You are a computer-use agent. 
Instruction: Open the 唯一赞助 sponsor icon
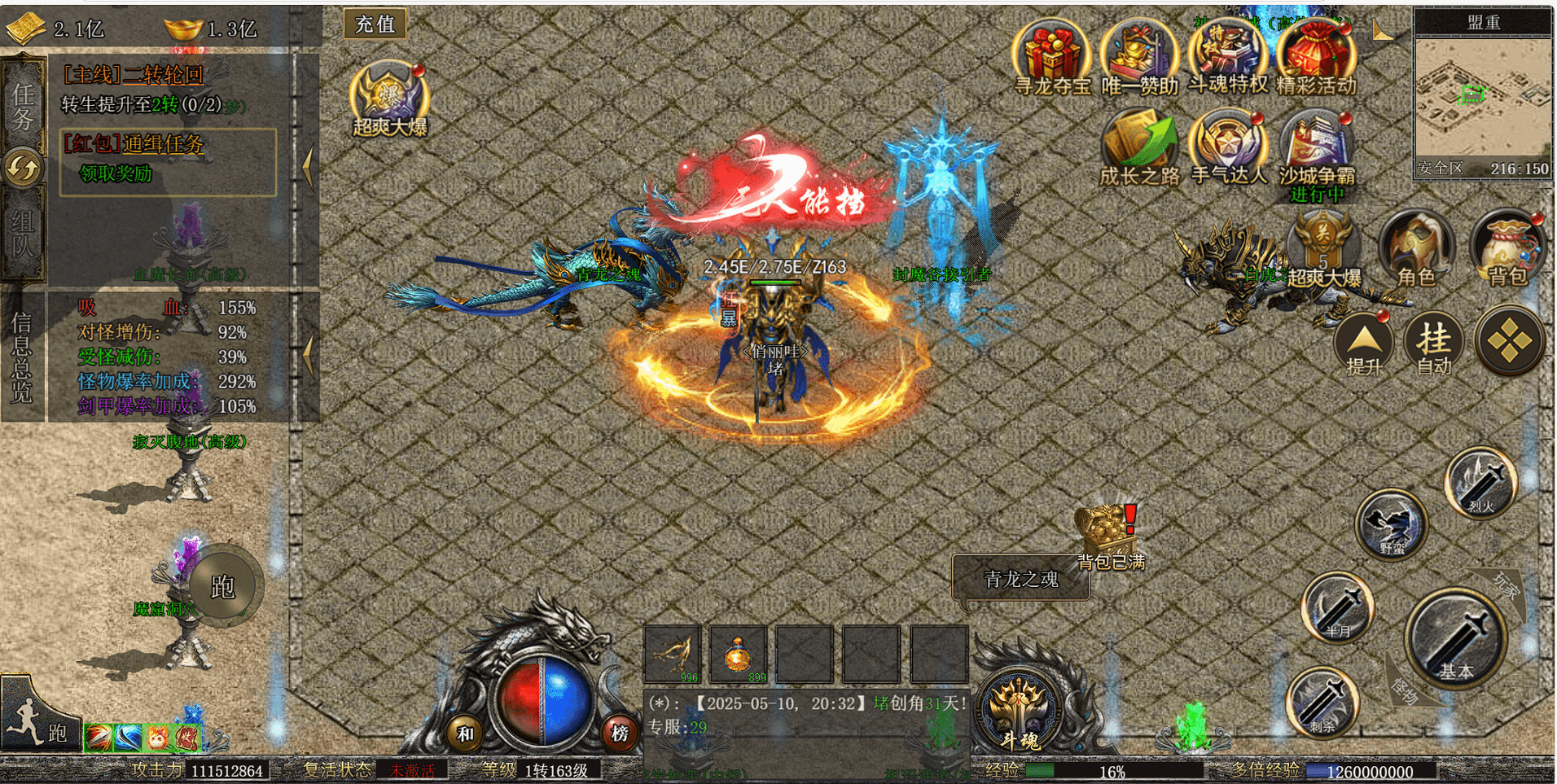[x=1139, y=55]
